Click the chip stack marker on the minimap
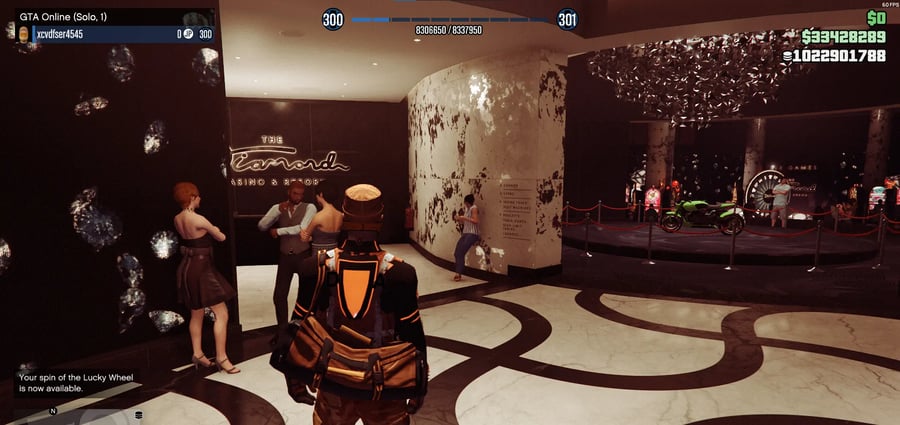 point(139,414)
